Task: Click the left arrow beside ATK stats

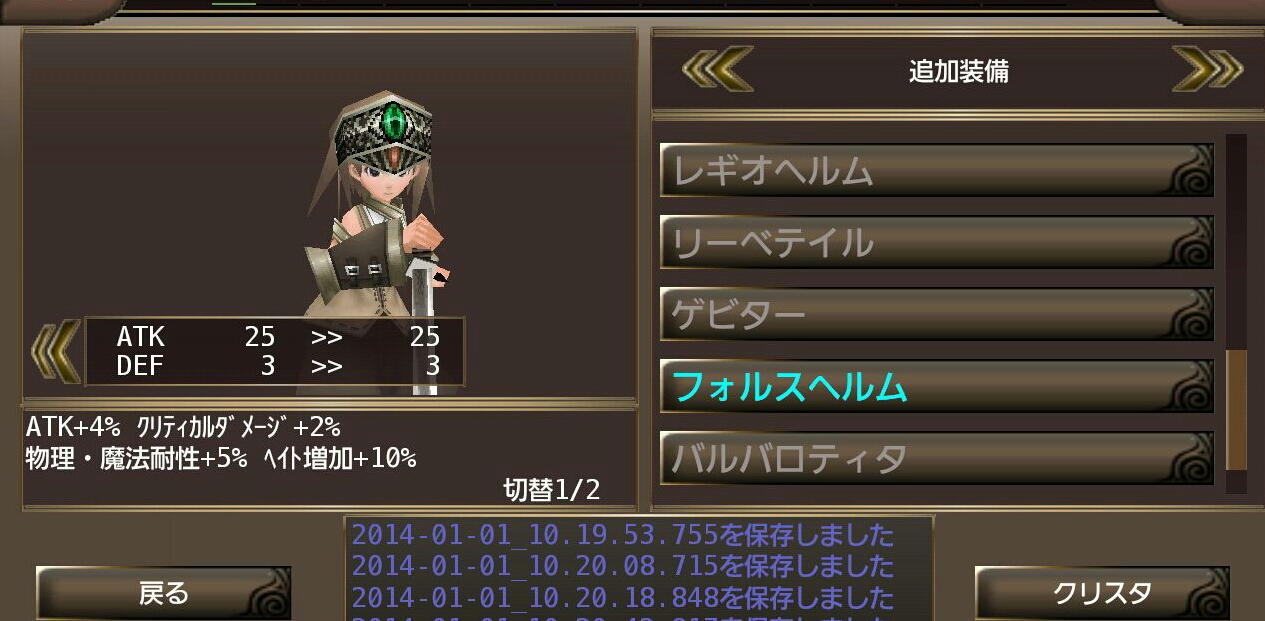Action: [55, 351]
